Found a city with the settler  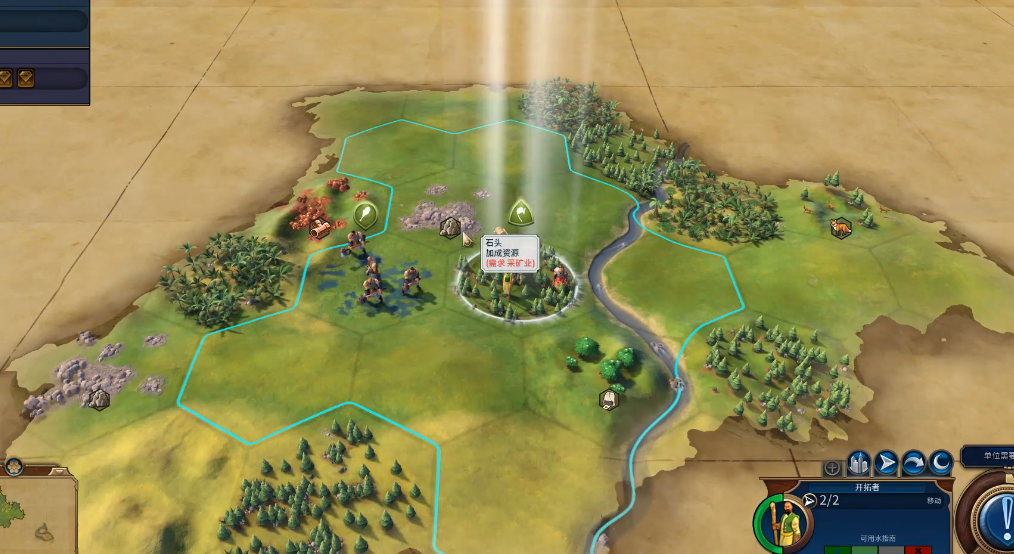point(859,464)
